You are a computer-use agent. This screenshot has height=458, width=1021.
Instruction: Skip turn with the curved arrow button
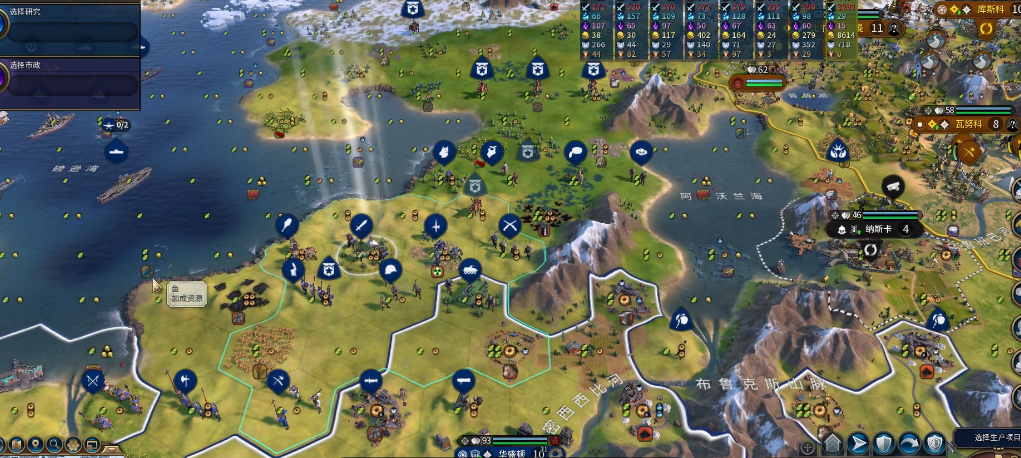point(909,443)
